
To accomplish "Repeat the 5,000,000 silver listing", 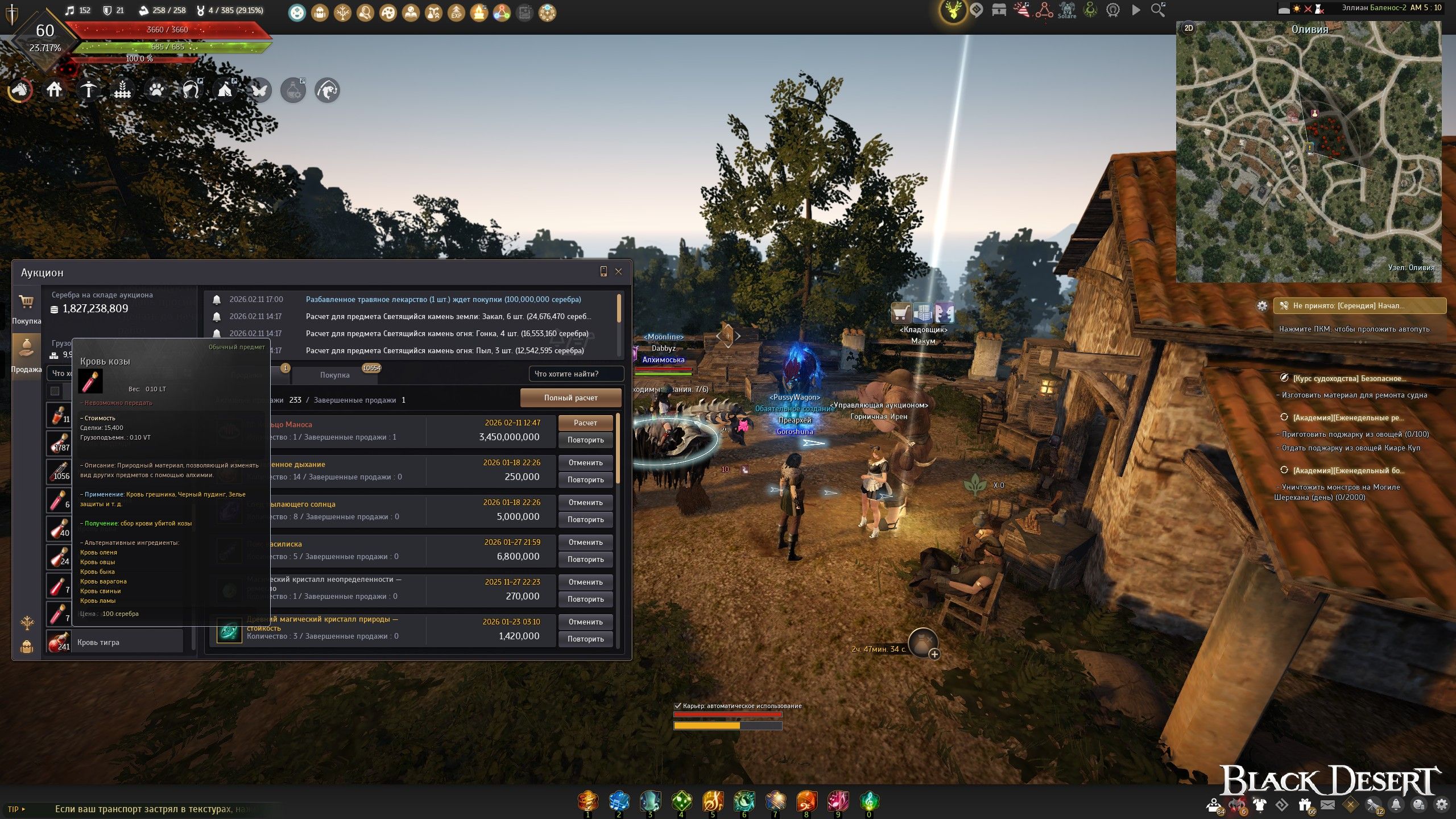I will 585,520.
